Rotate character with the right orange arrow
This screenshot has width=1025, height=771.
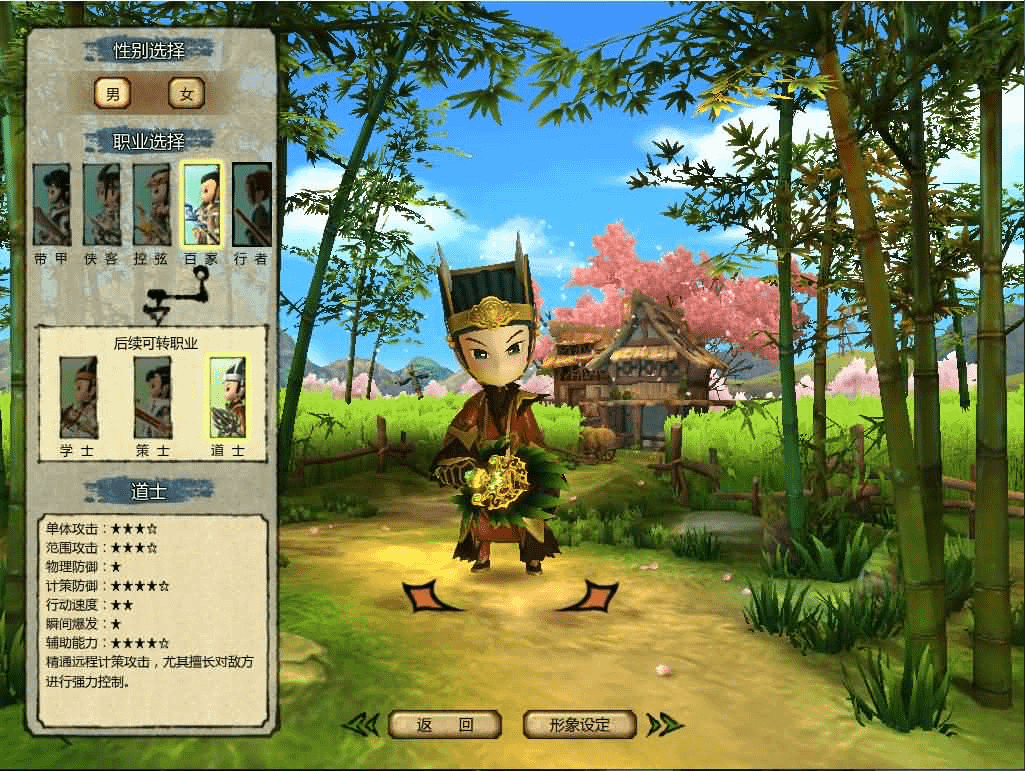point(591,597)
